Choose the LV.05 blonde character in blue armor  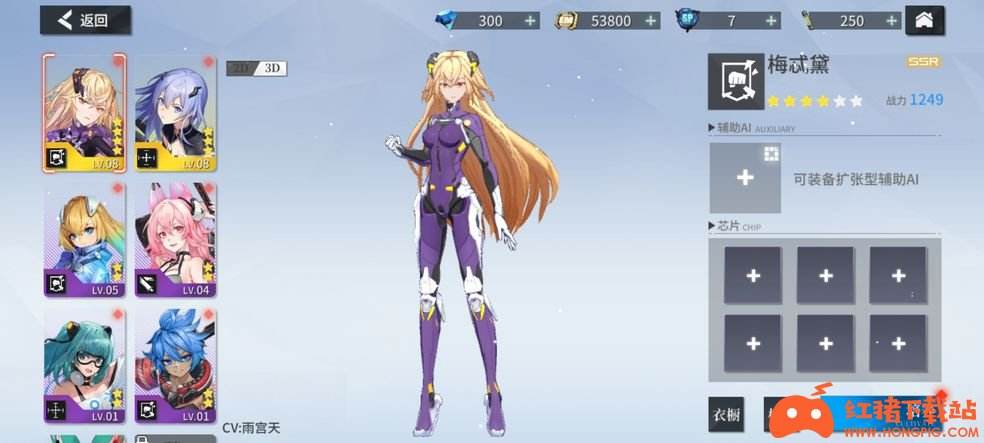pos(84,240)
